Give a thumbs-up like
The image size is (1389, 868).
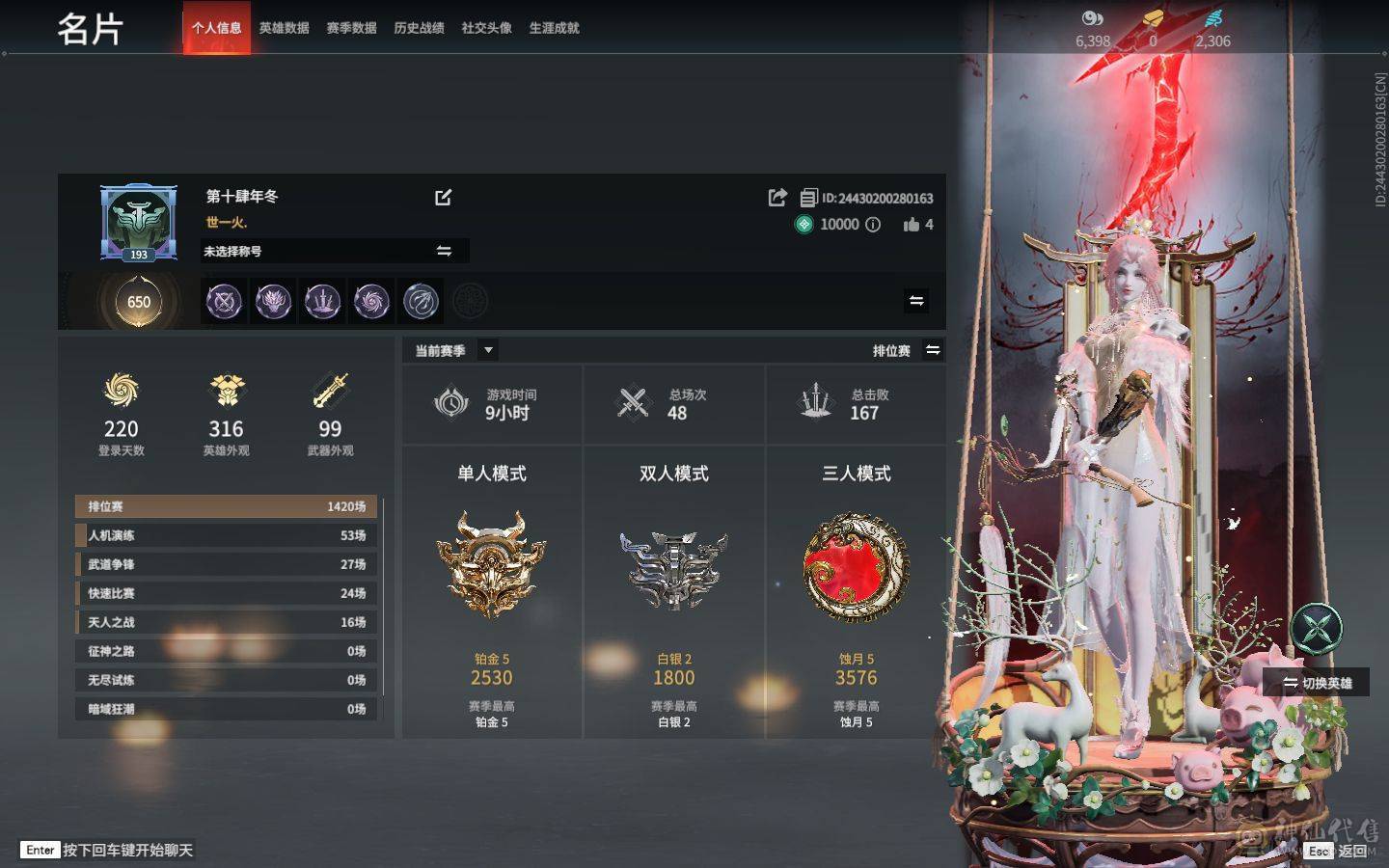pos(912,225)
